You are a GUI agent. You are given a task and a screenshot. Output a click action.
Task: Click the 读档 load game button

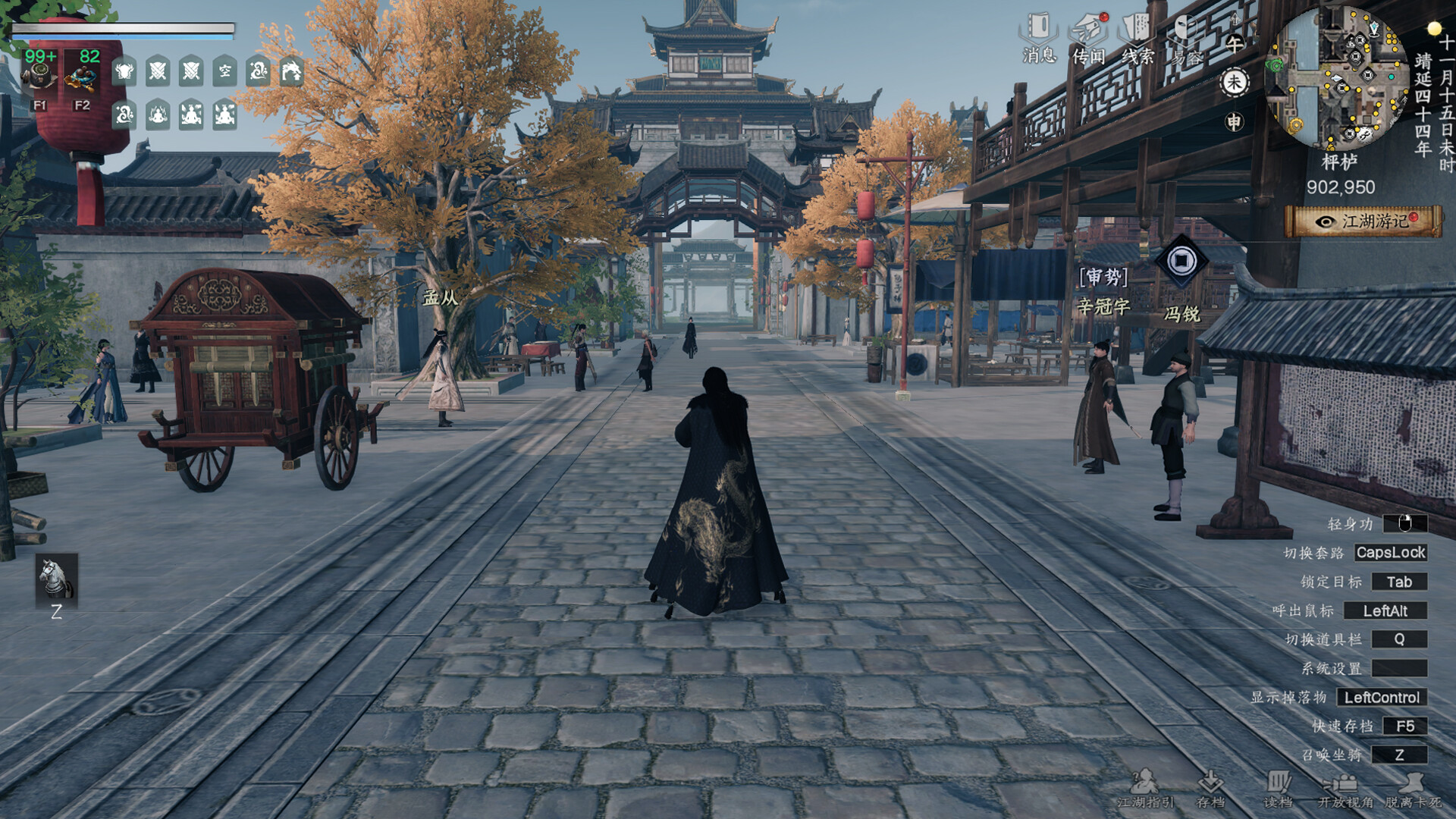pos(1278,789)
